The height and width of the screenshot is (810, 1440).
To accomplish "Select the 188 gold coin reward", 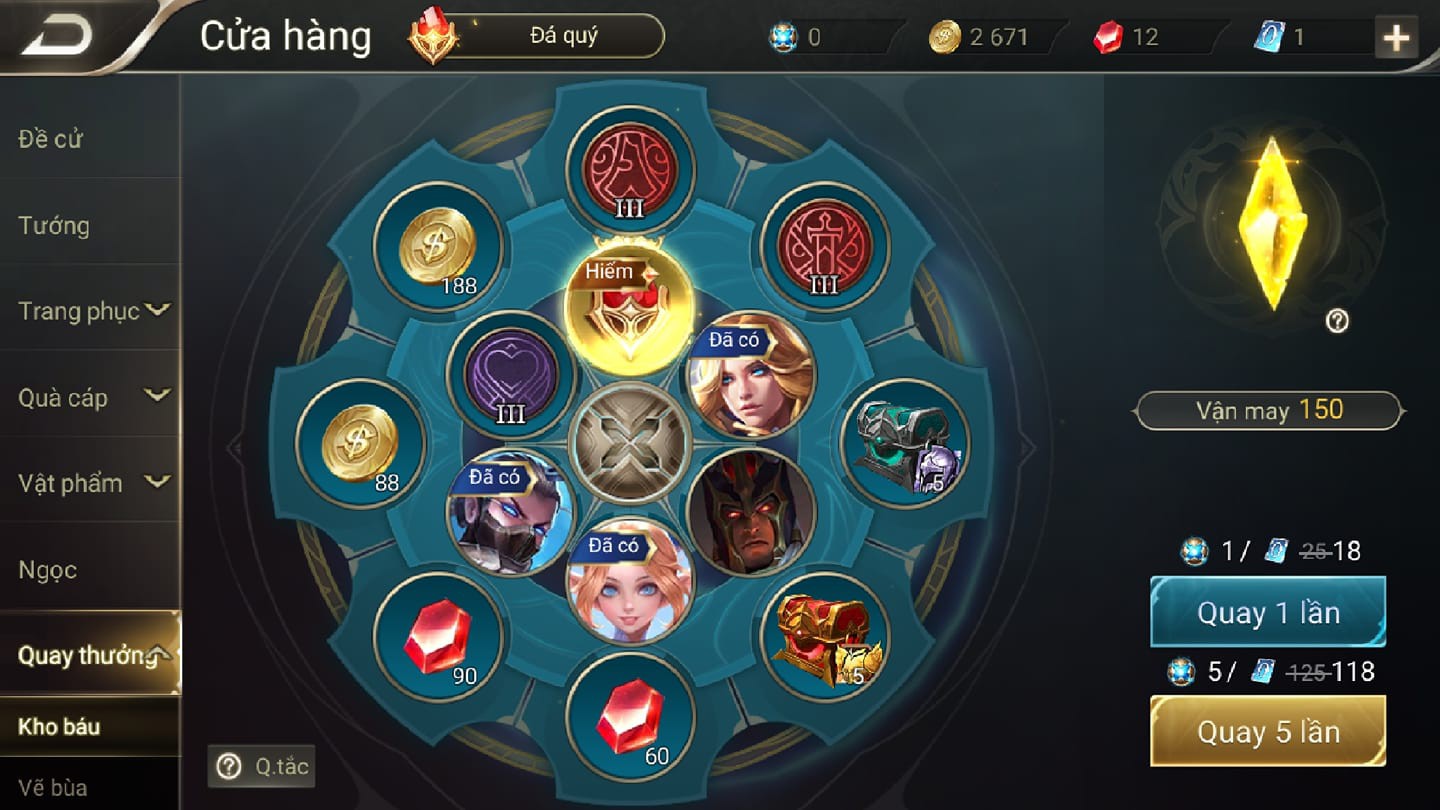I will 437,246.
